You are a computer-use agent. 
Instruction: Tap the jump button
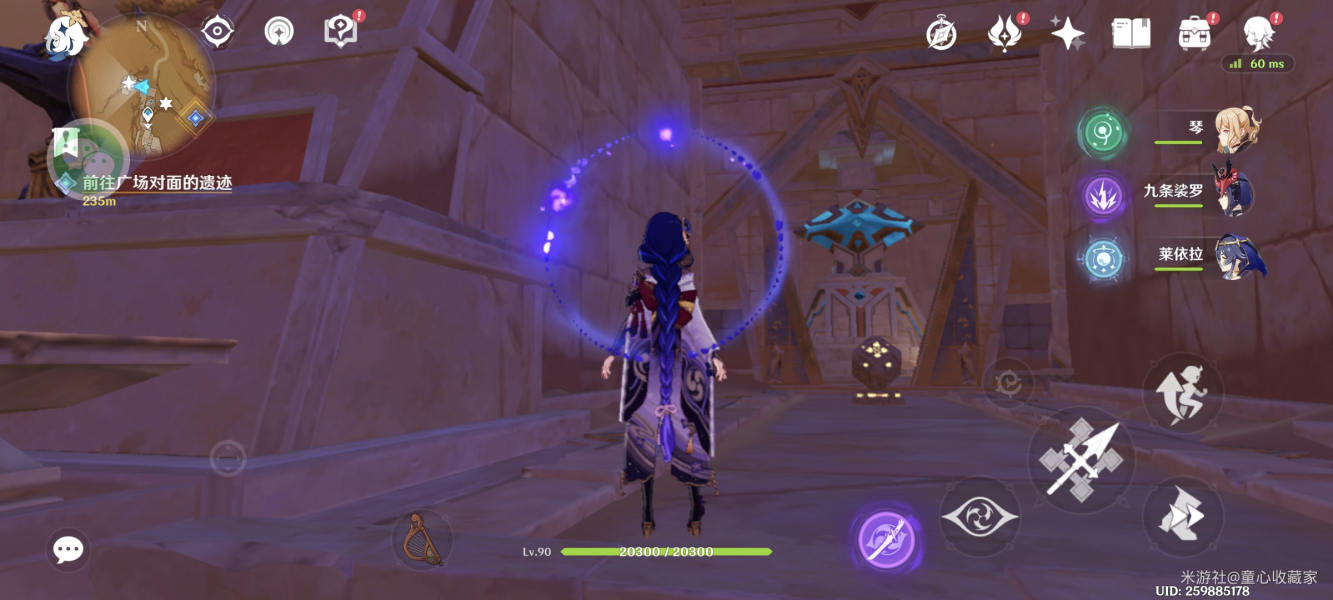coord(1183,391)
